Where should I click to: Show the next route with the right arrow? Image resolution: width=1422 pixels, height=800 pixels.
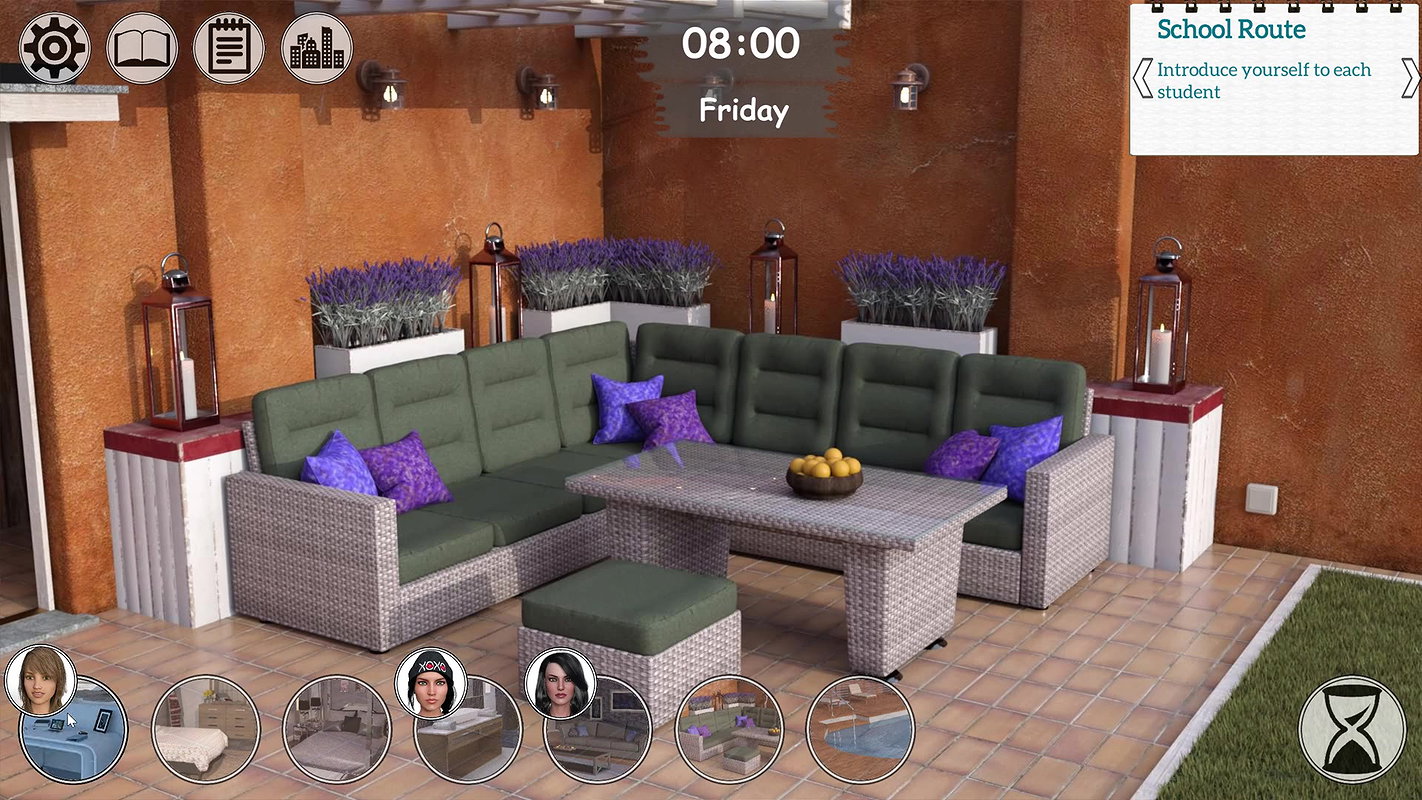pyautogui.click(x=1410, y=79)
